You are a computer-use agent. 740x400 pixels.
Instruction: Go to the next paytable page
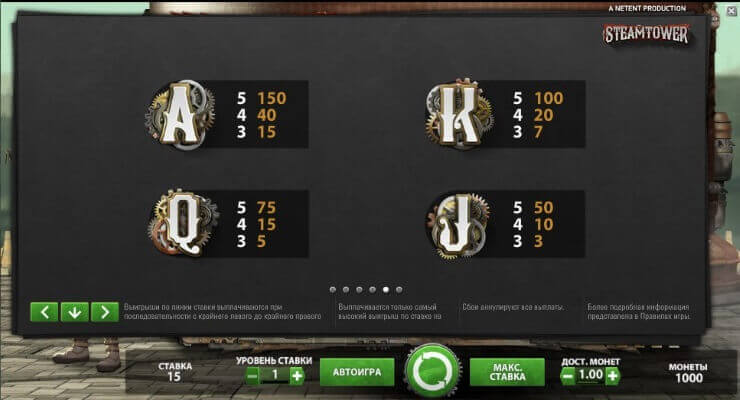click(104, 312)
